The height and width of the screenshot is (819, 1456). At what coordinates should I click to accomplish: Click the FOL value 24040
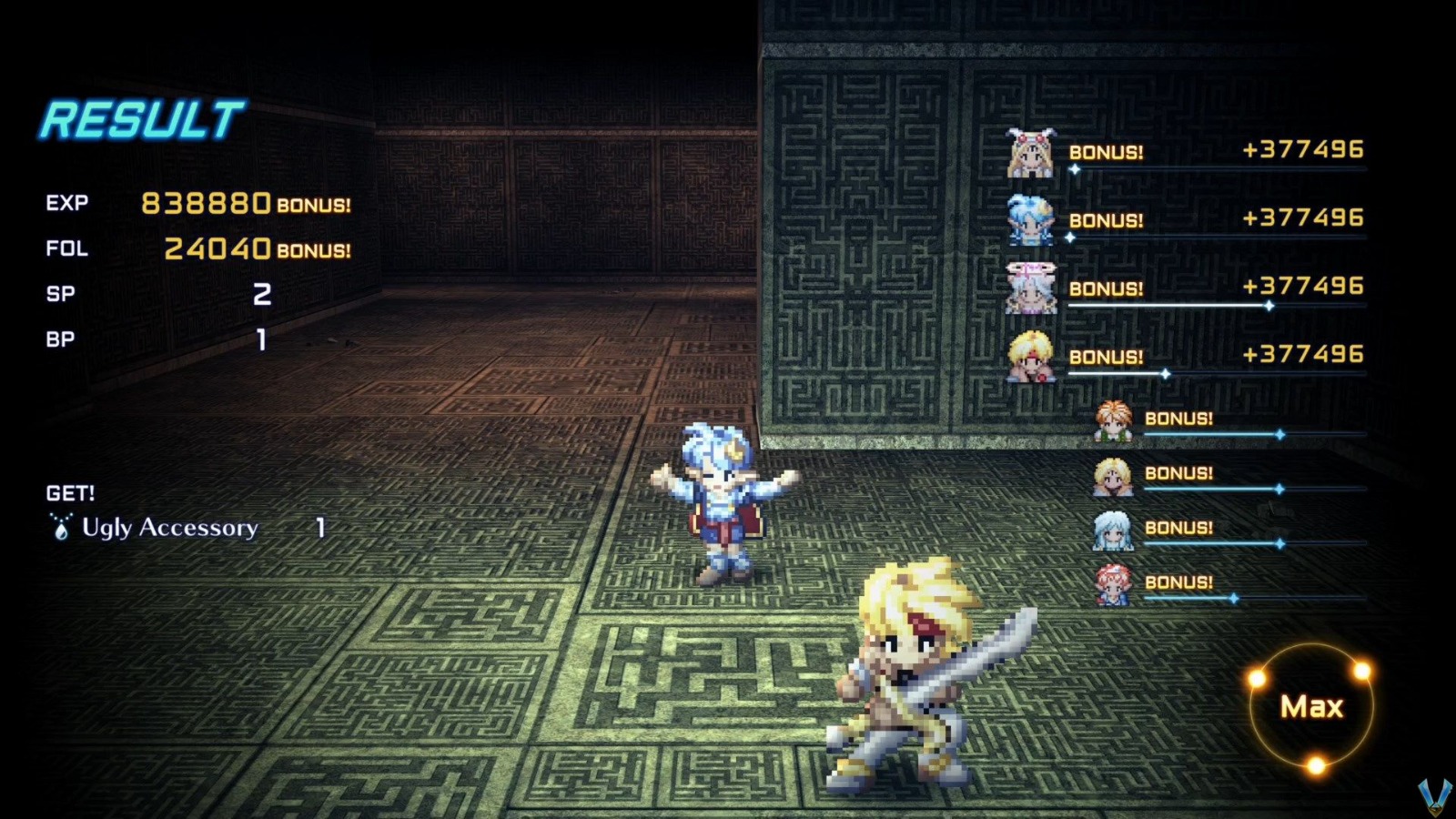coord(217,248)
